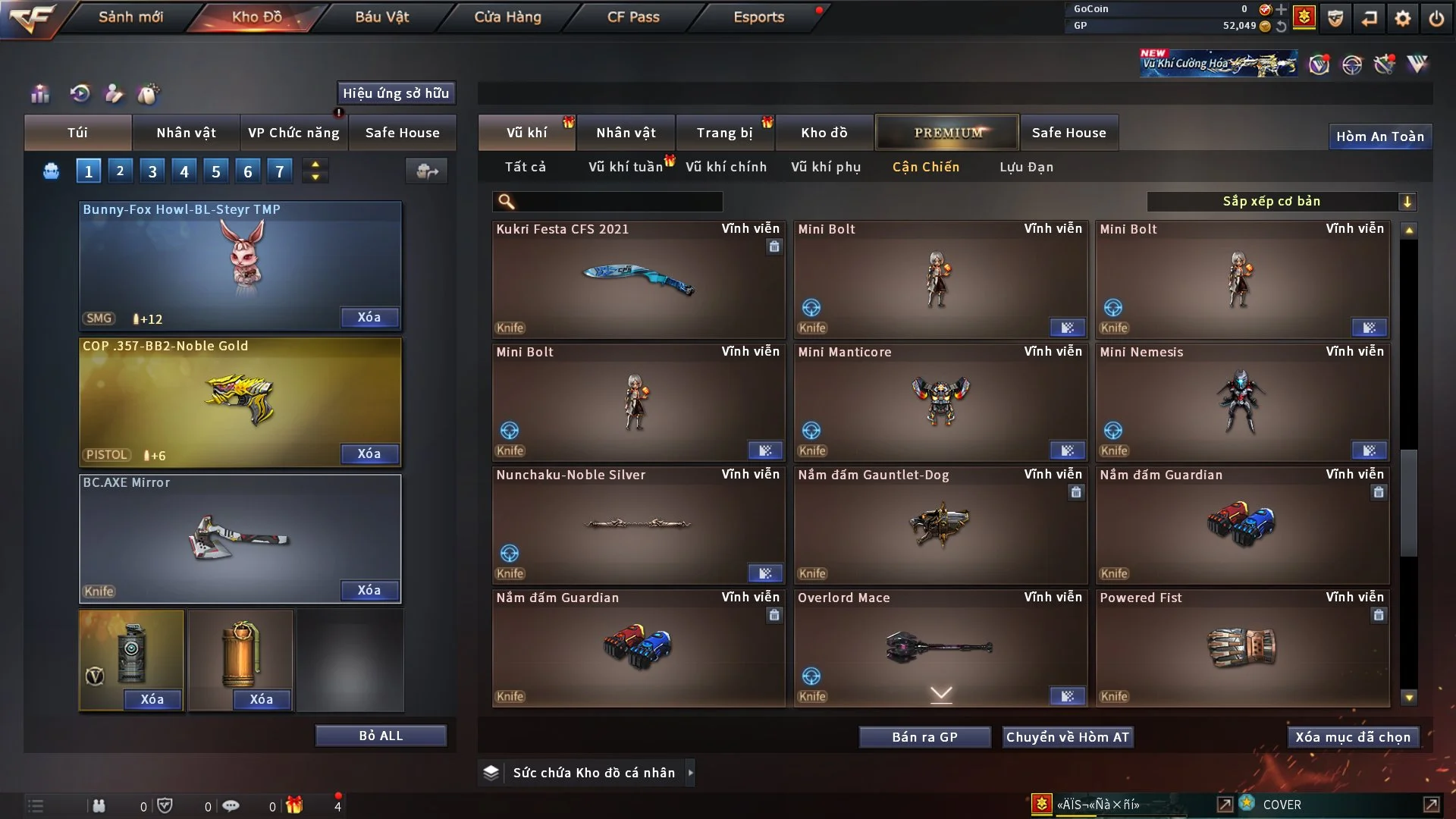Choose the Overlord Mace item
The height and width of the screenshot is (819, 1456).
coord(940,648)
